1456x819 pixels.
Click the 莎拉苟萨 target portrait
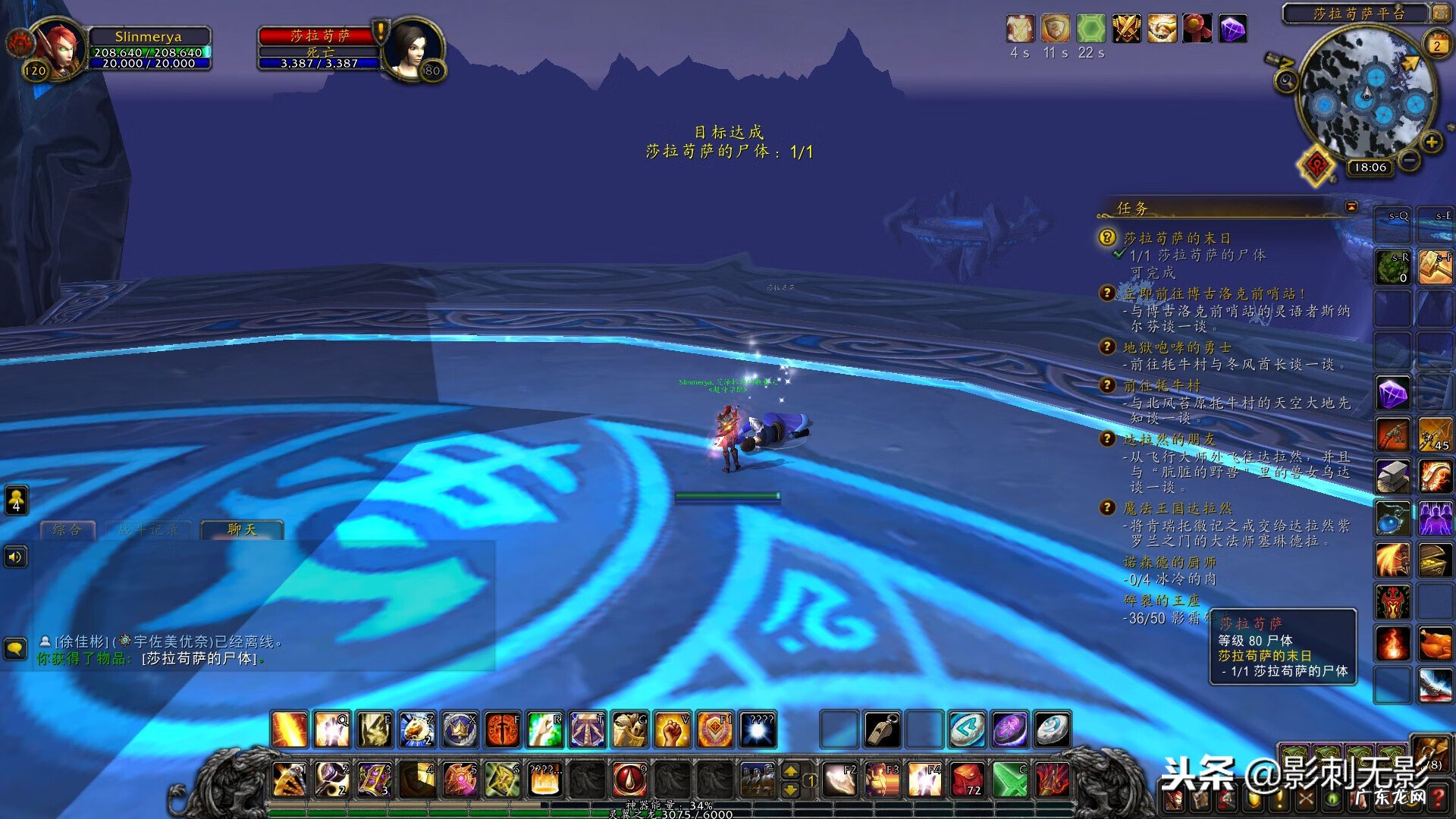(412, 49)
